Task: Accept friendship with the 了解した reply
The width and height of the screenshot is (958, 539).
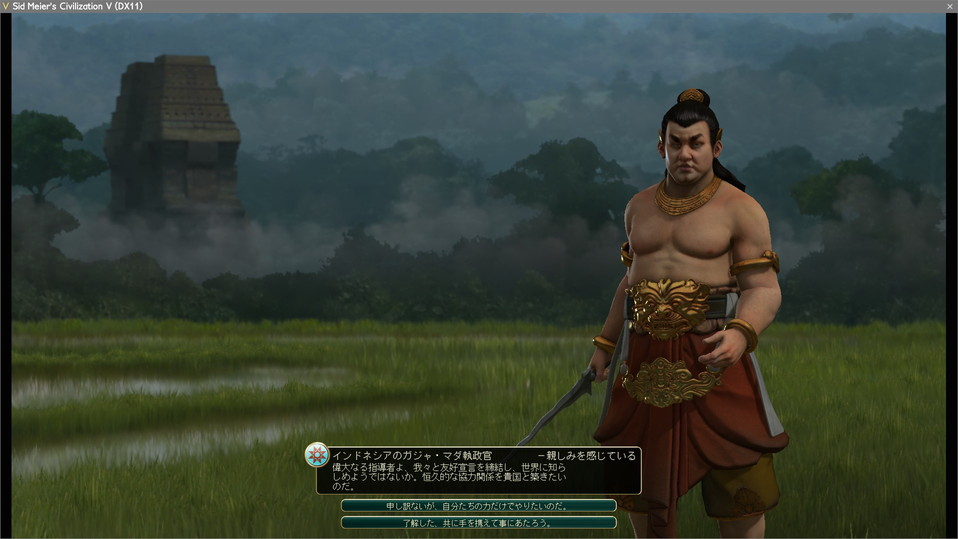Action: pos(478,522)
